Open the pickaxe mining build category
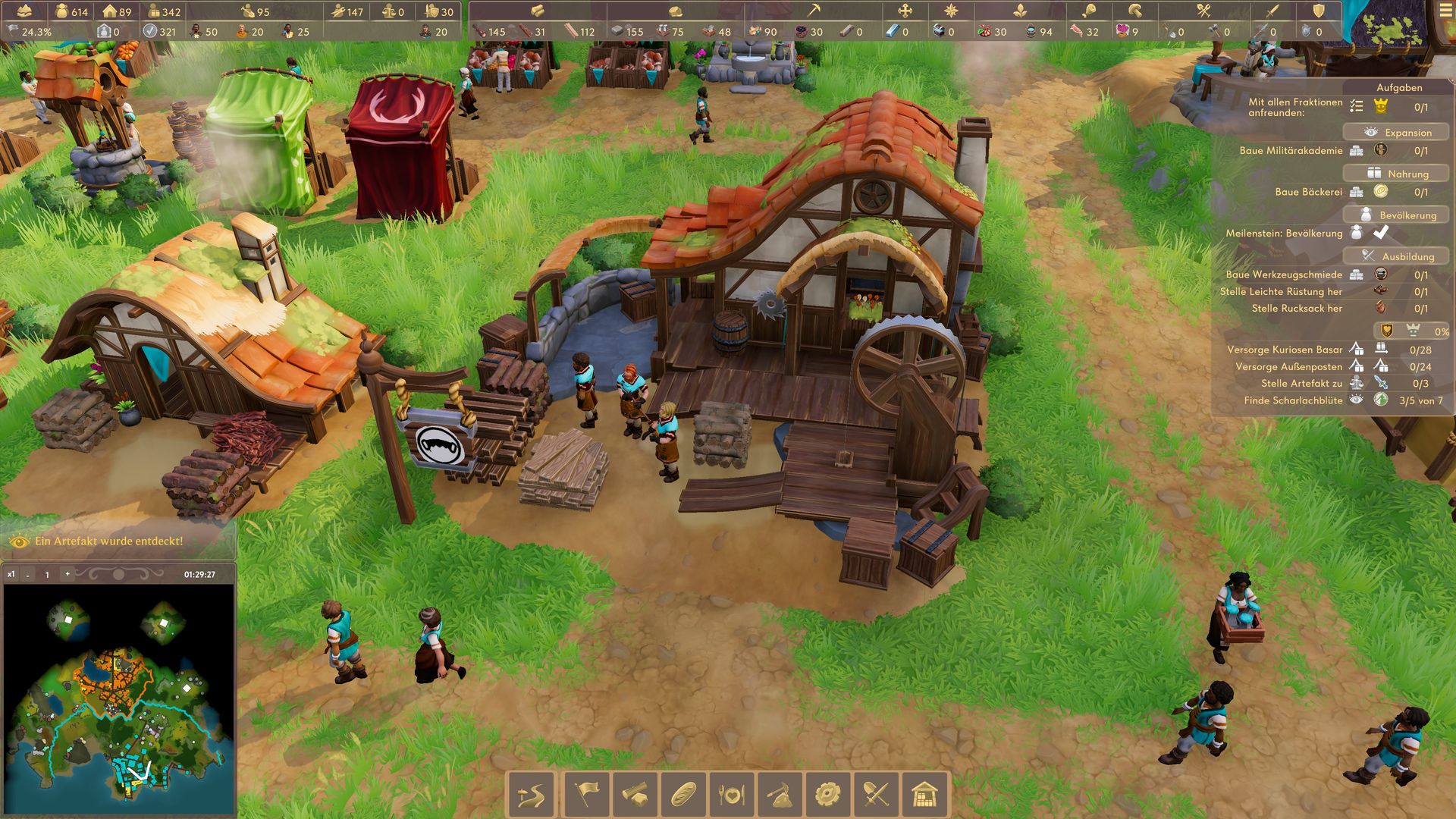 [x=780, y=795]
